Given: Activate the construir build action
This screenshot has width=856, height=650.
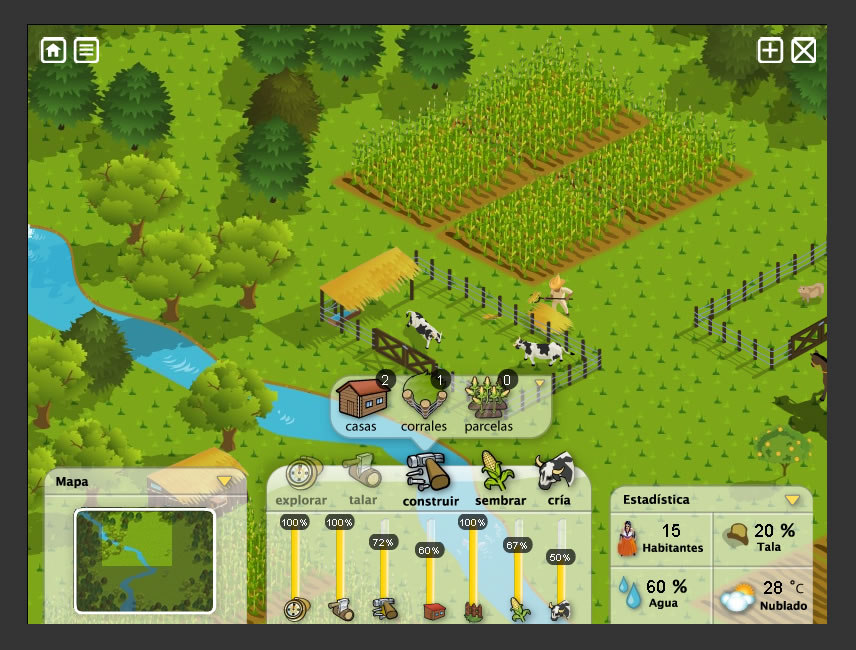Looking at the screenshot, I should [x=430, y=480].
